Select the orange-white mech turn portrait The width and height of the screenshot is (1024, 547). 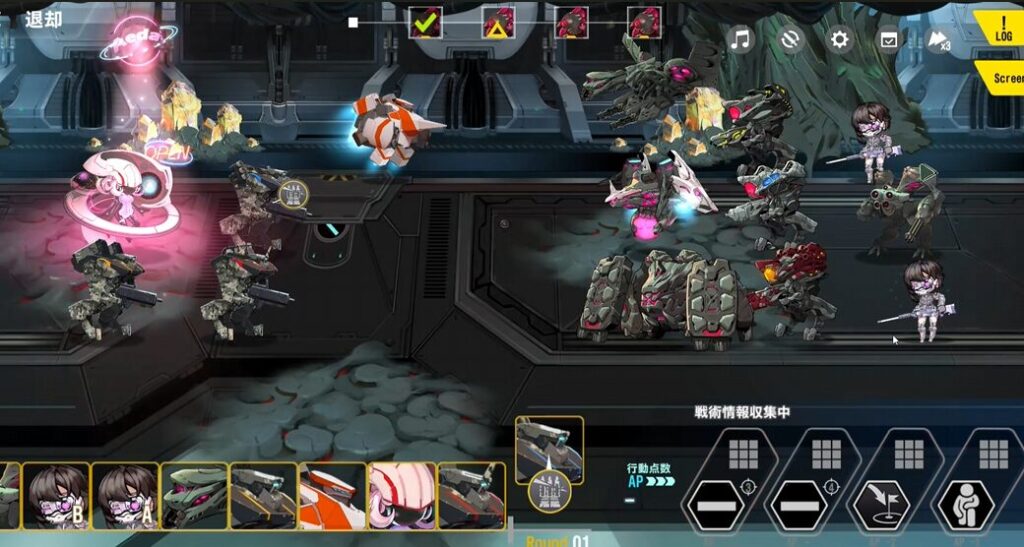332,495
